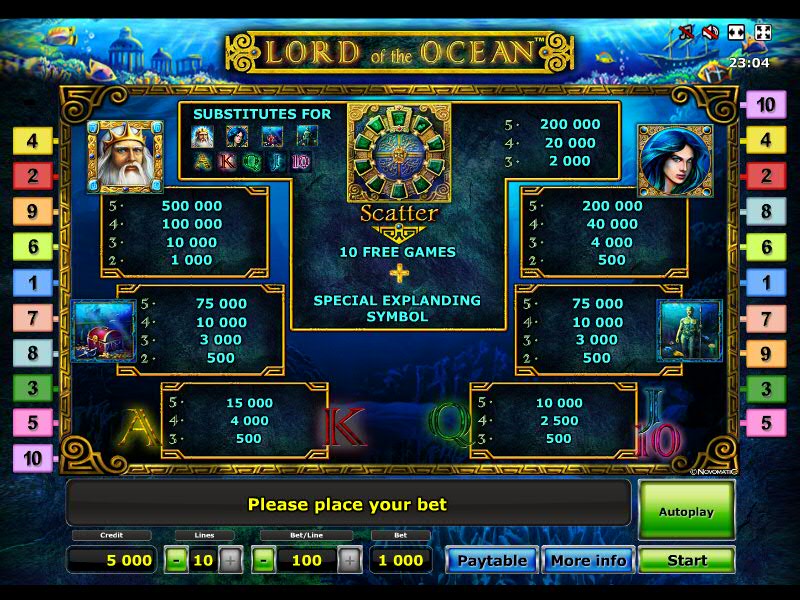The height and width of the screenshot is (600, 800).
Task: Decrease the number of Lines
Action: [x=177, y=560]
